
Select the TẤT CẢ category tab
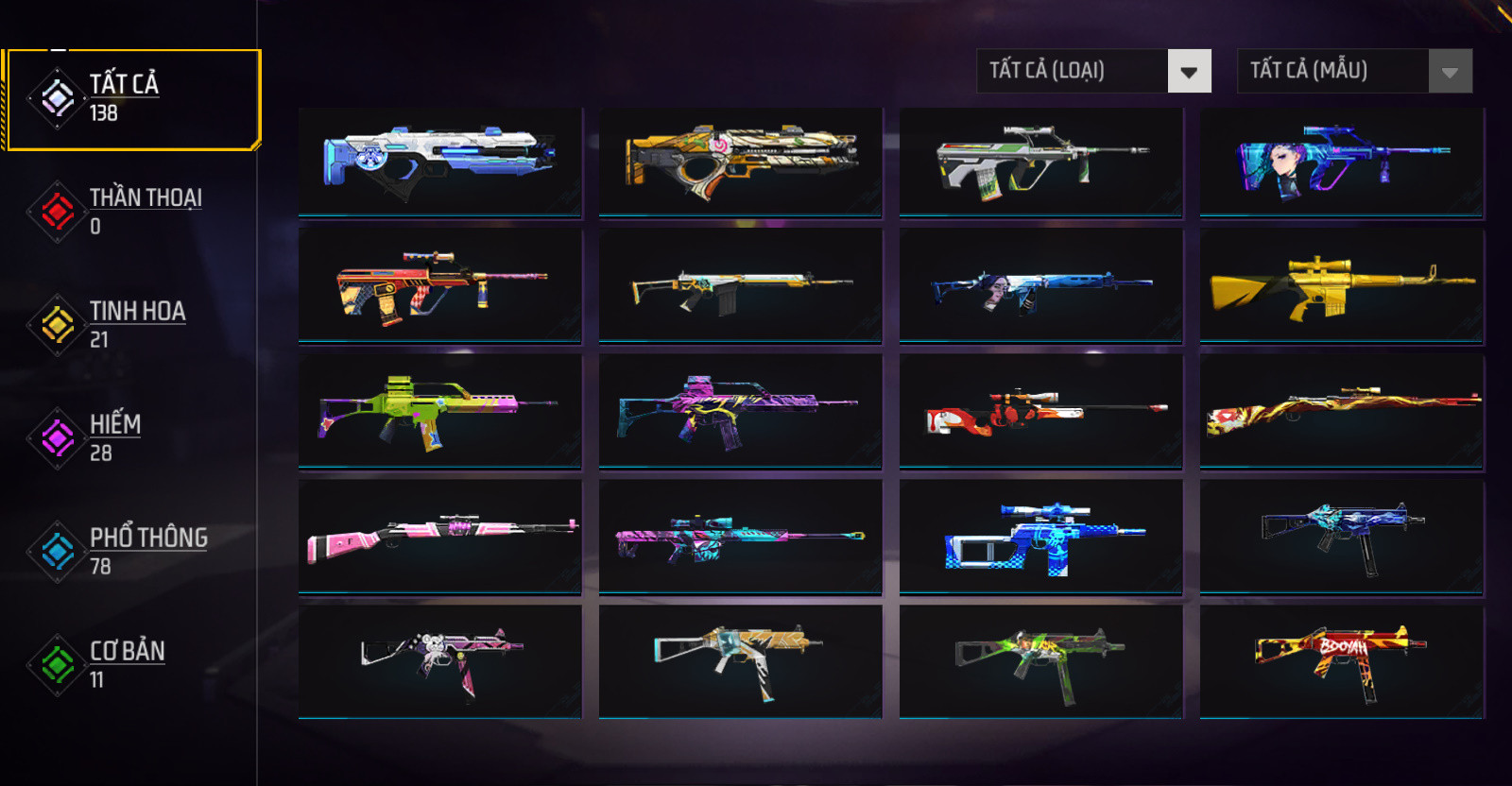pyautogui.click(x=130, y=98)
